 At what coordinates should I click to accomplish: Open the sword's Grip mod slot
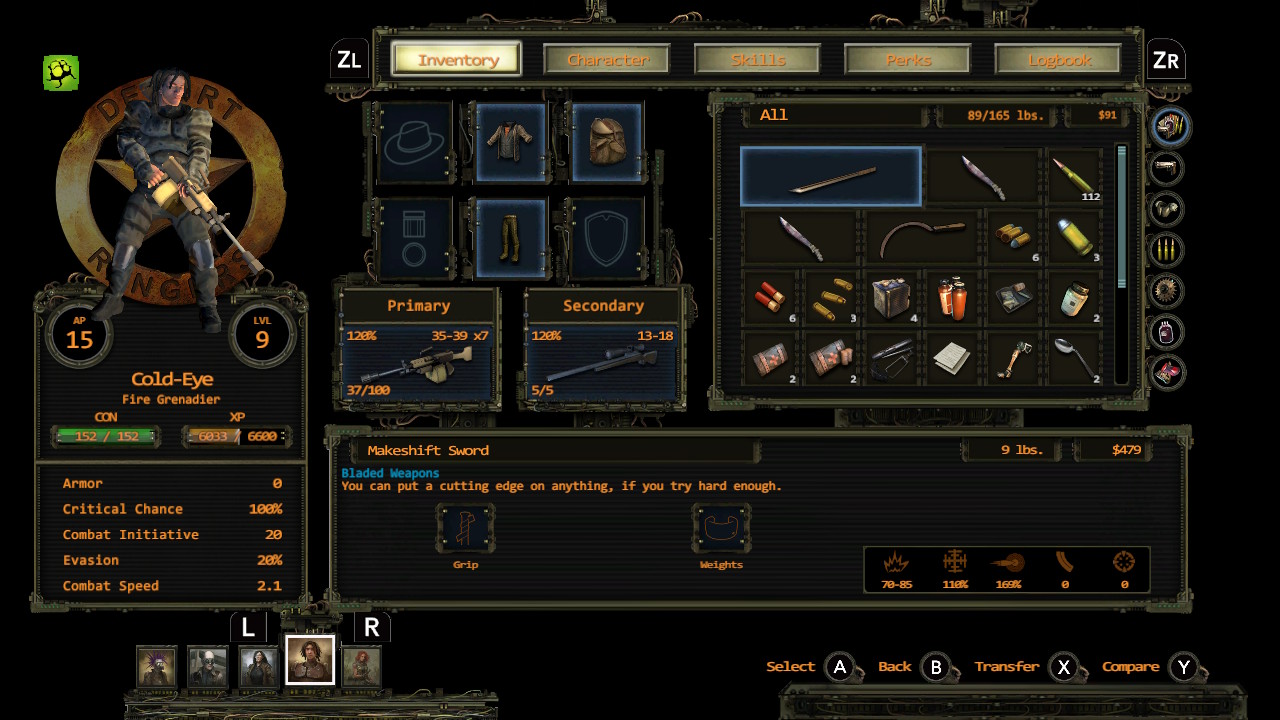pyautogui.click(x=465, y=530)
